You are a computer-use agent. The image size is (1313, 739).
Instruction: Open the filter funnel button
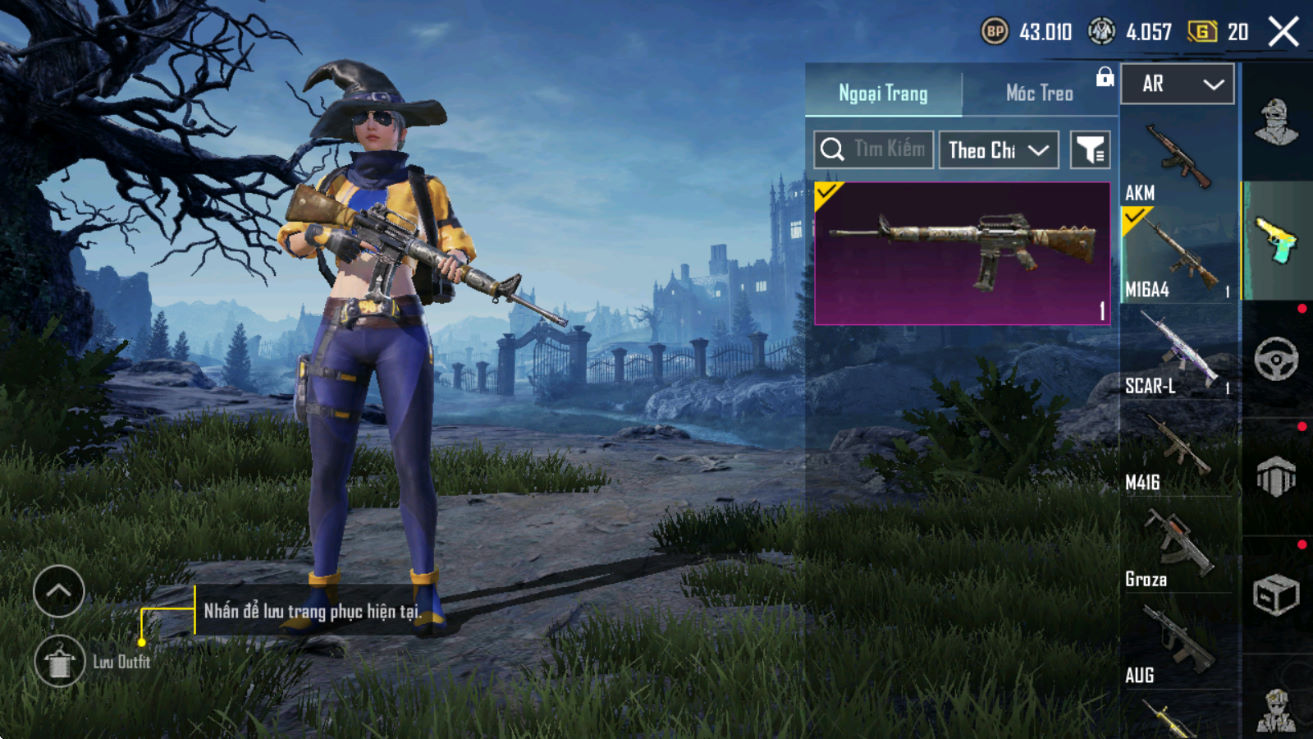pos(1090,150)
